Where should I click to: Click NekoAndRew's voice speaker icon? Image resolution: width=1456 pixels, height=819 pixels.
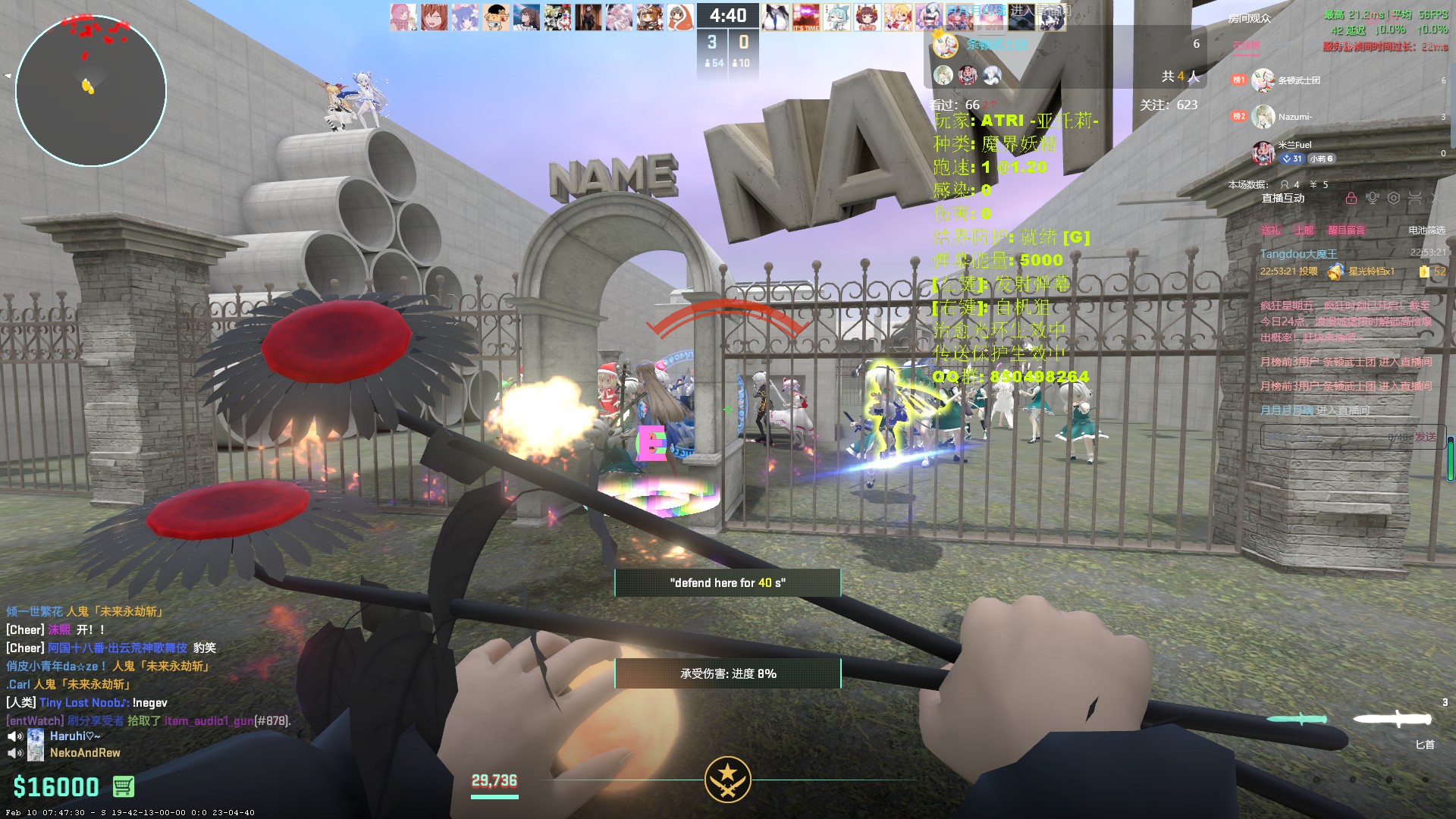tap(14, 753)
